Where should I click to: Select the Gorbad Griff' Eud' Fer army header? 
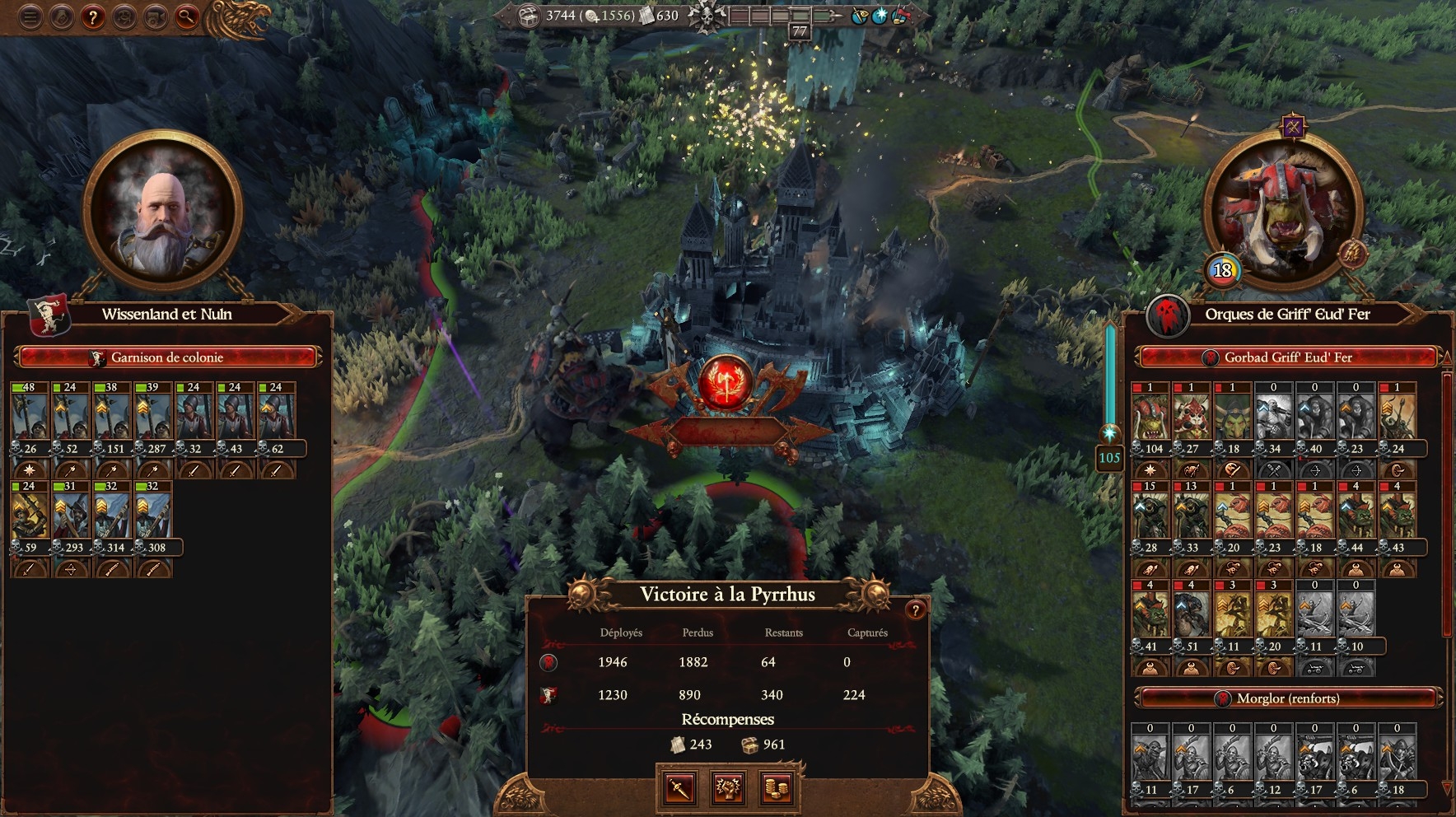pyautogui.click(x=1287, y=357)
